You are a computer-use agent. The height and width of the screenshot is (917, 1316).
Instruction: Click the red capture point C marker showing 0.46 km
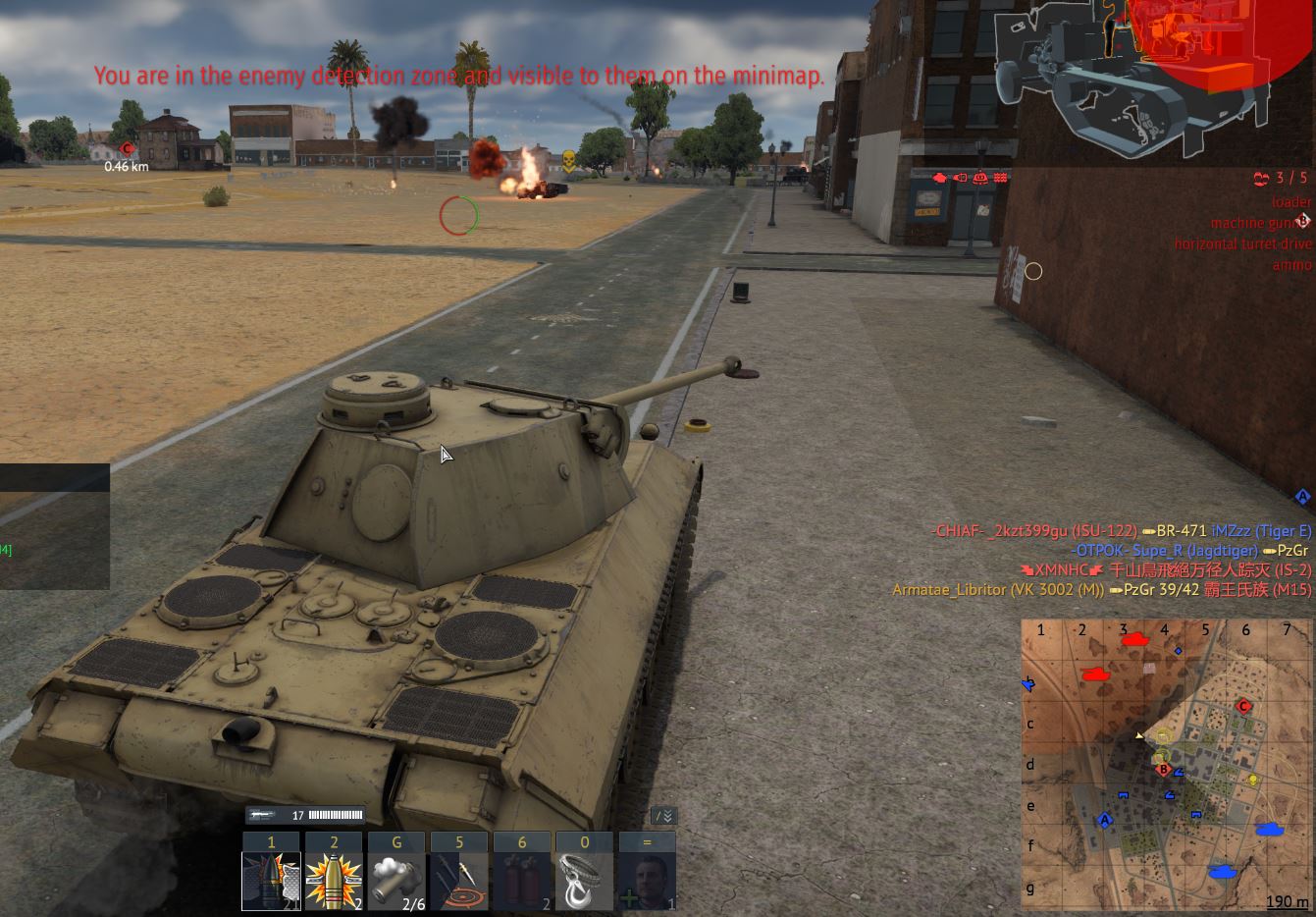point(126,149)
